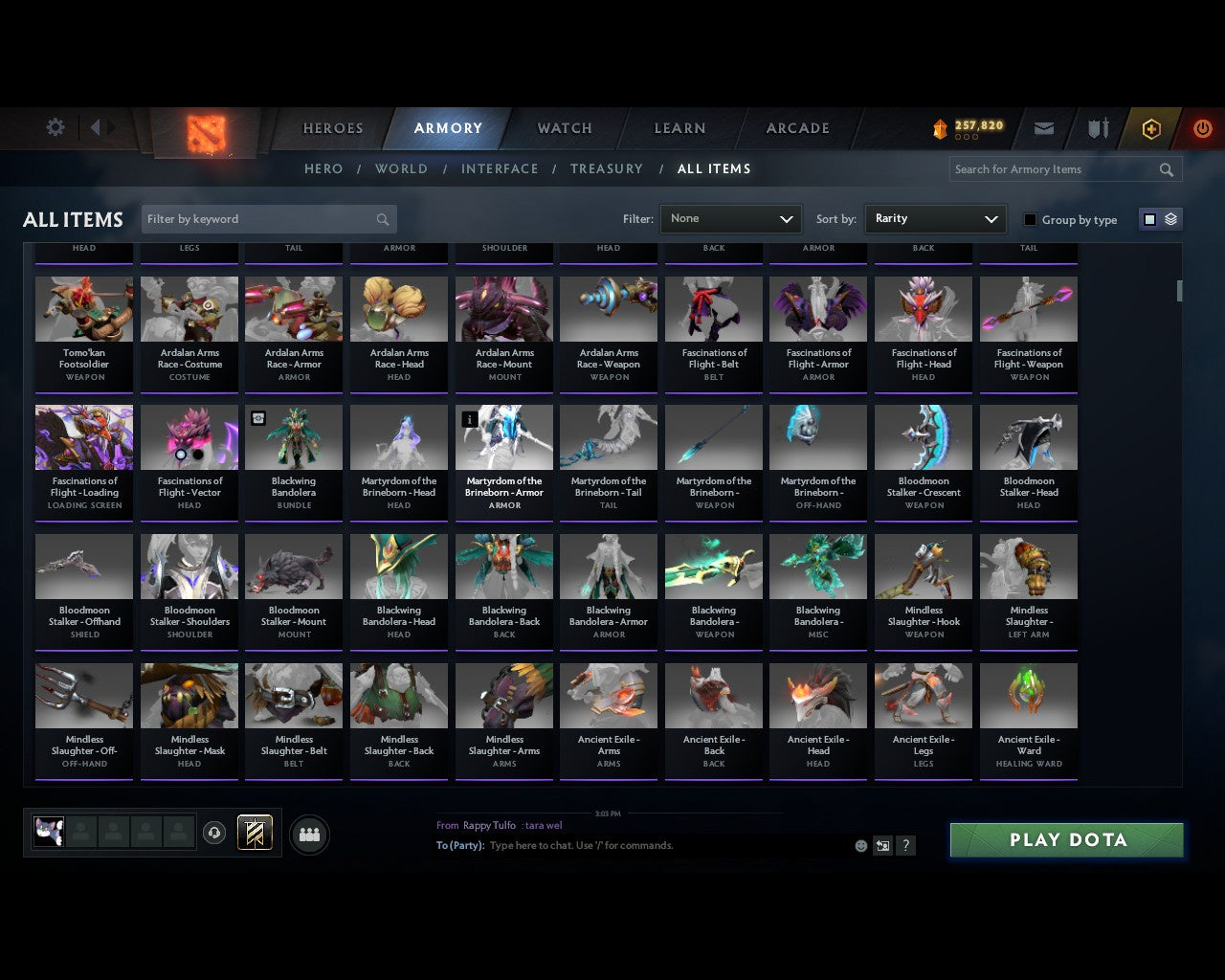Open the settings gear
Viewport: 1225px width, 980px height.
[x=55, y=126]
